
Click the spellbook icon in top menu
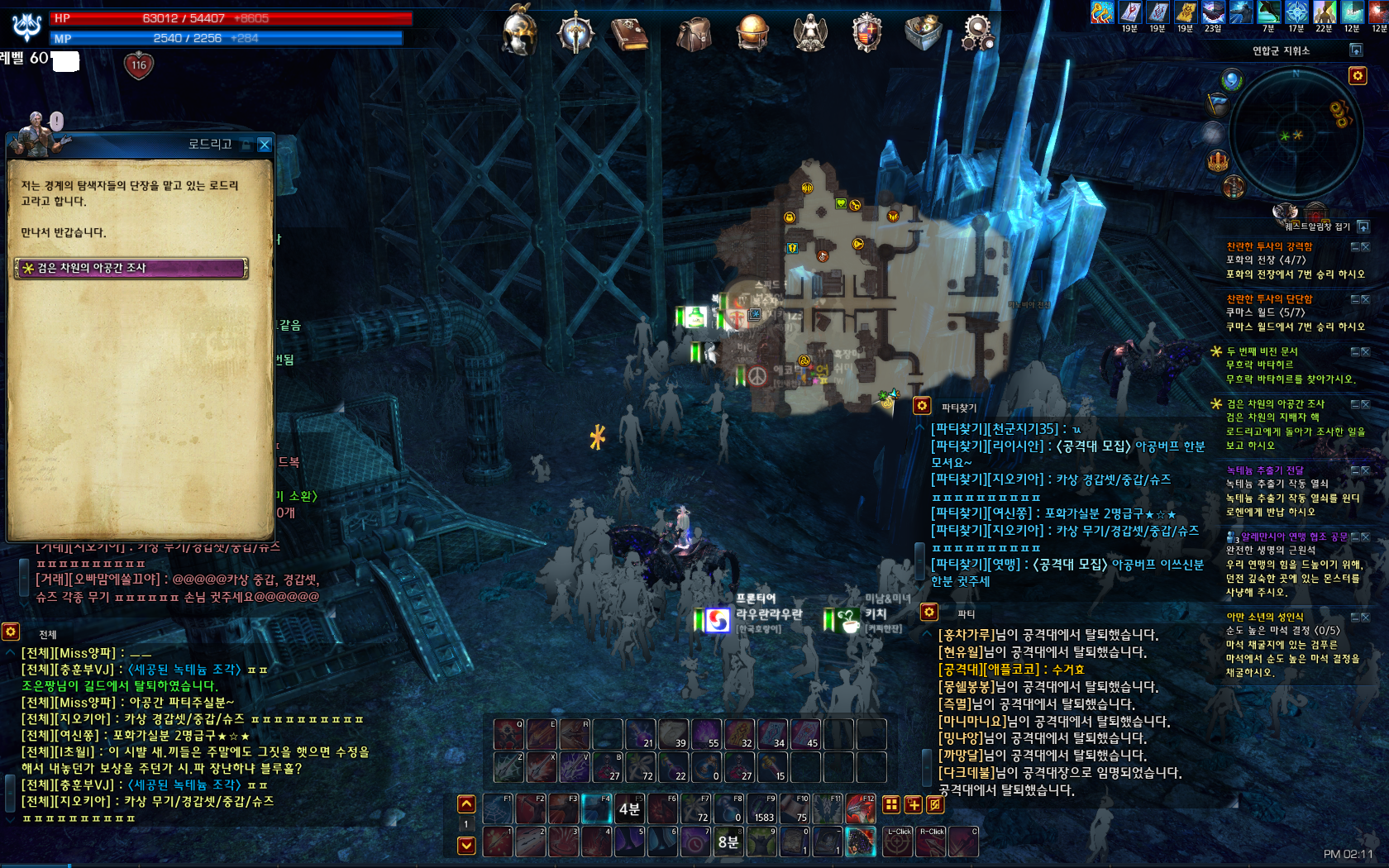point(630,34)
